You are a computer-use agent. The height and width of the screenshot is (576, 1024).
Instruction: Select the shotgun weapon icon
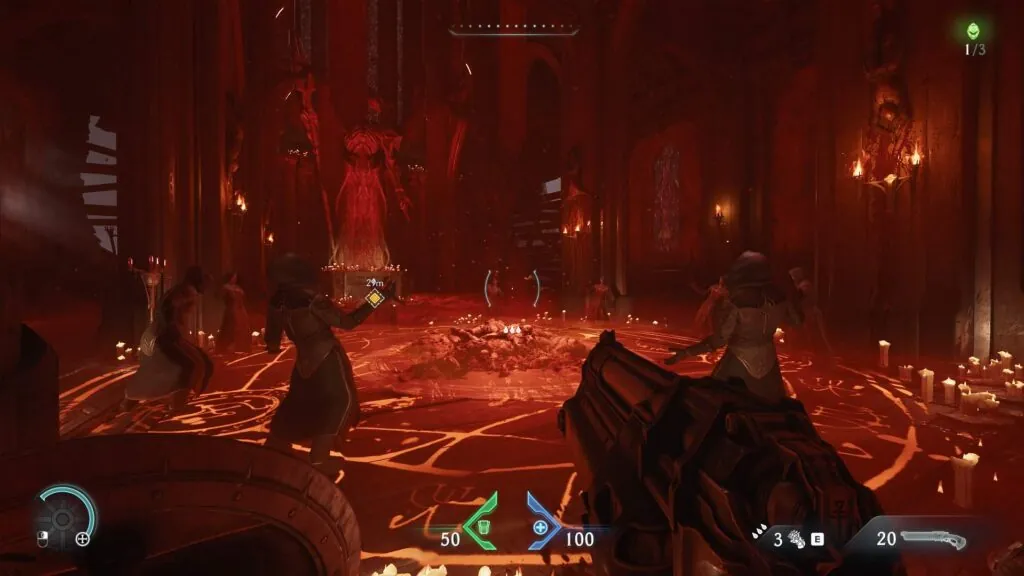pos(932,539)
